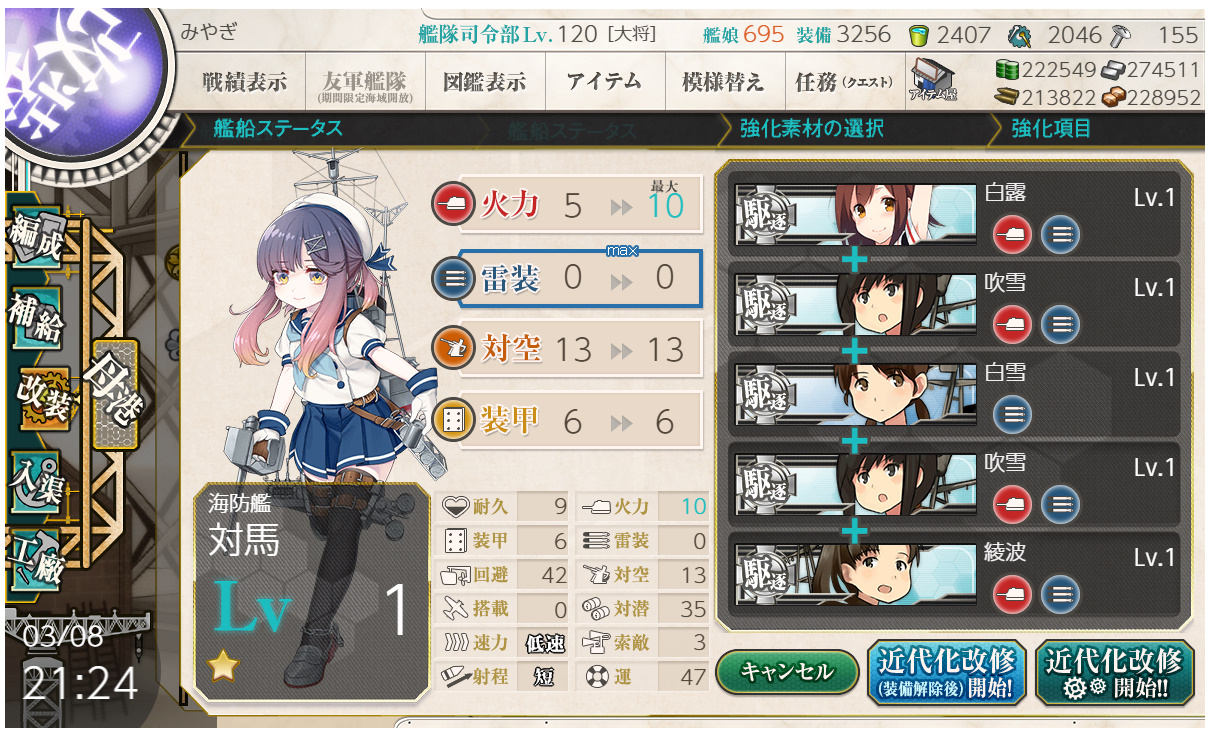Open the 任務 quest list
The width and height of the screenshot is (1208, 732).
(843, 82)
